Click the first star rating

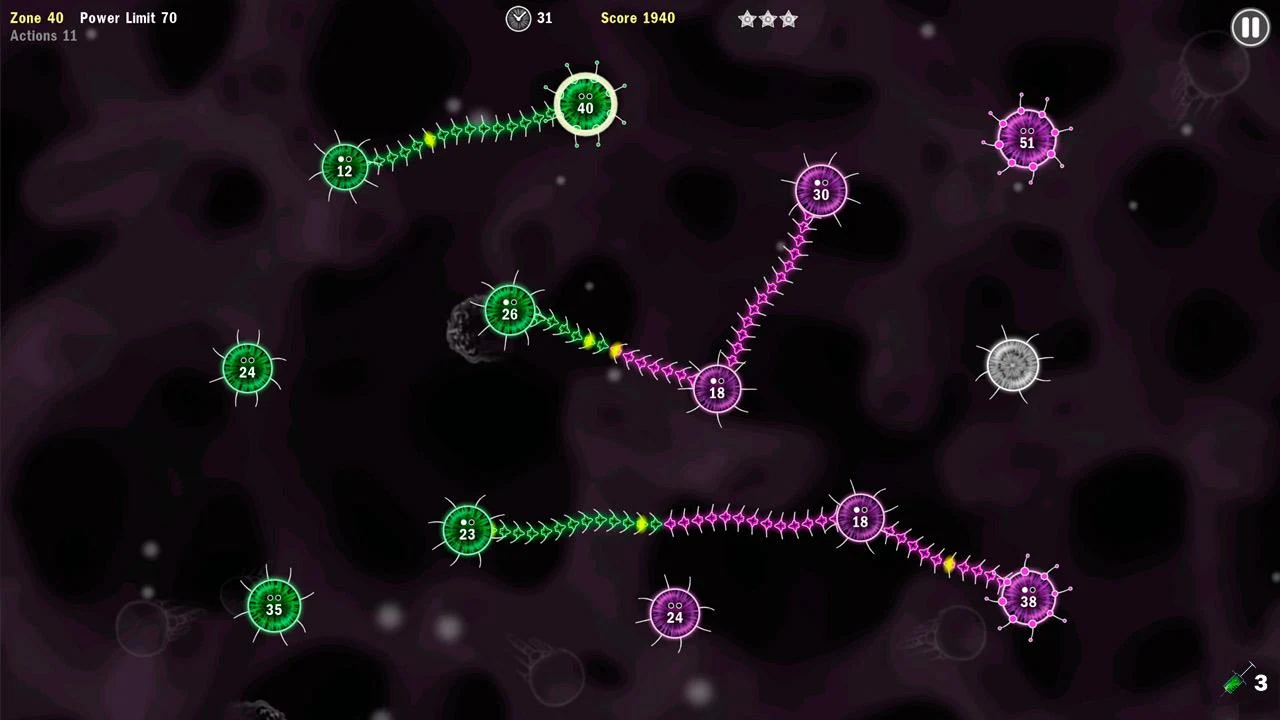click(745, 18)
